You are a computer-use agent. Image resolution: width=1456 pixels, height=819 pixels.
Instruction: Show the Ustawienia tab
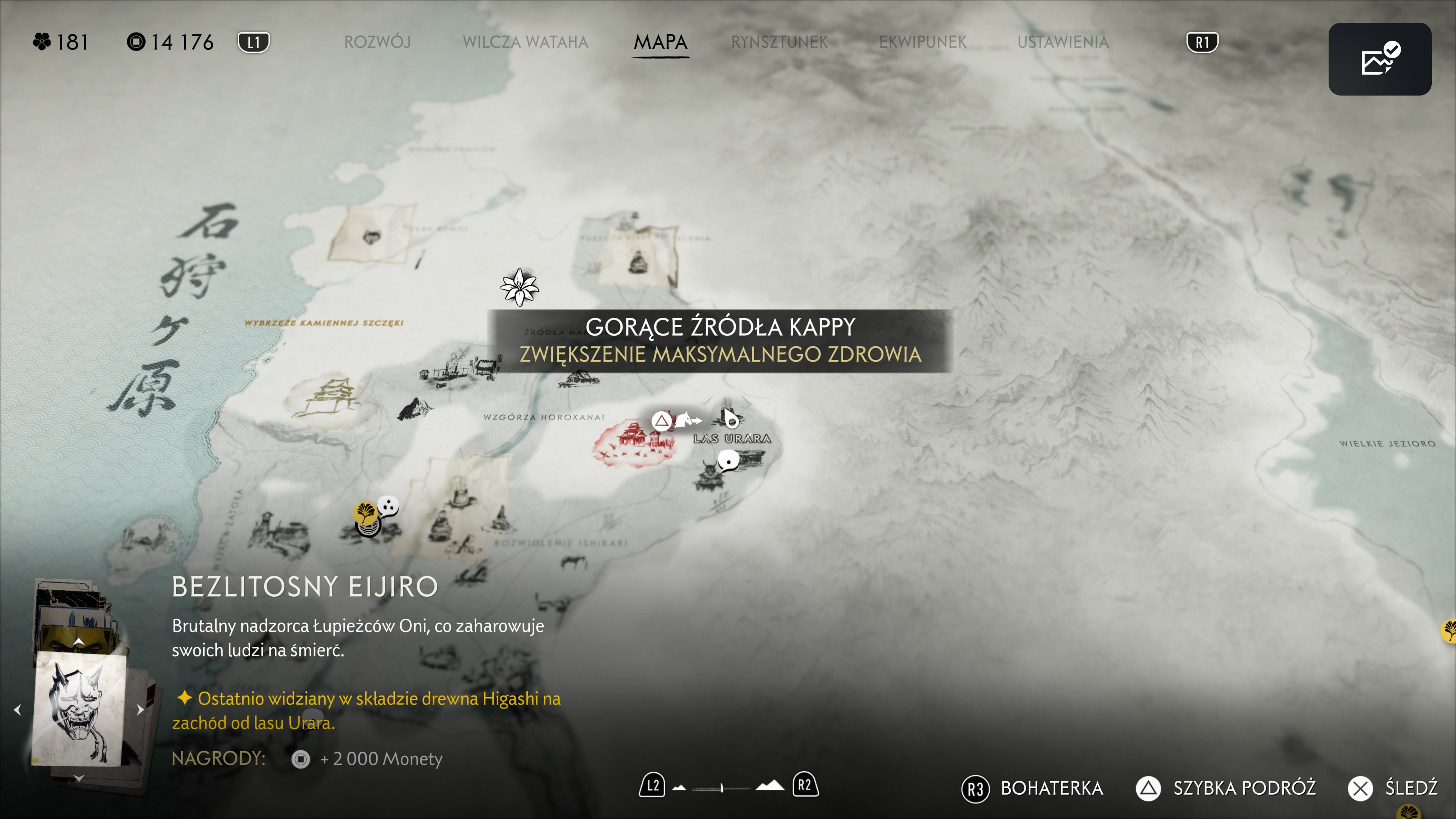(1062, 42)
